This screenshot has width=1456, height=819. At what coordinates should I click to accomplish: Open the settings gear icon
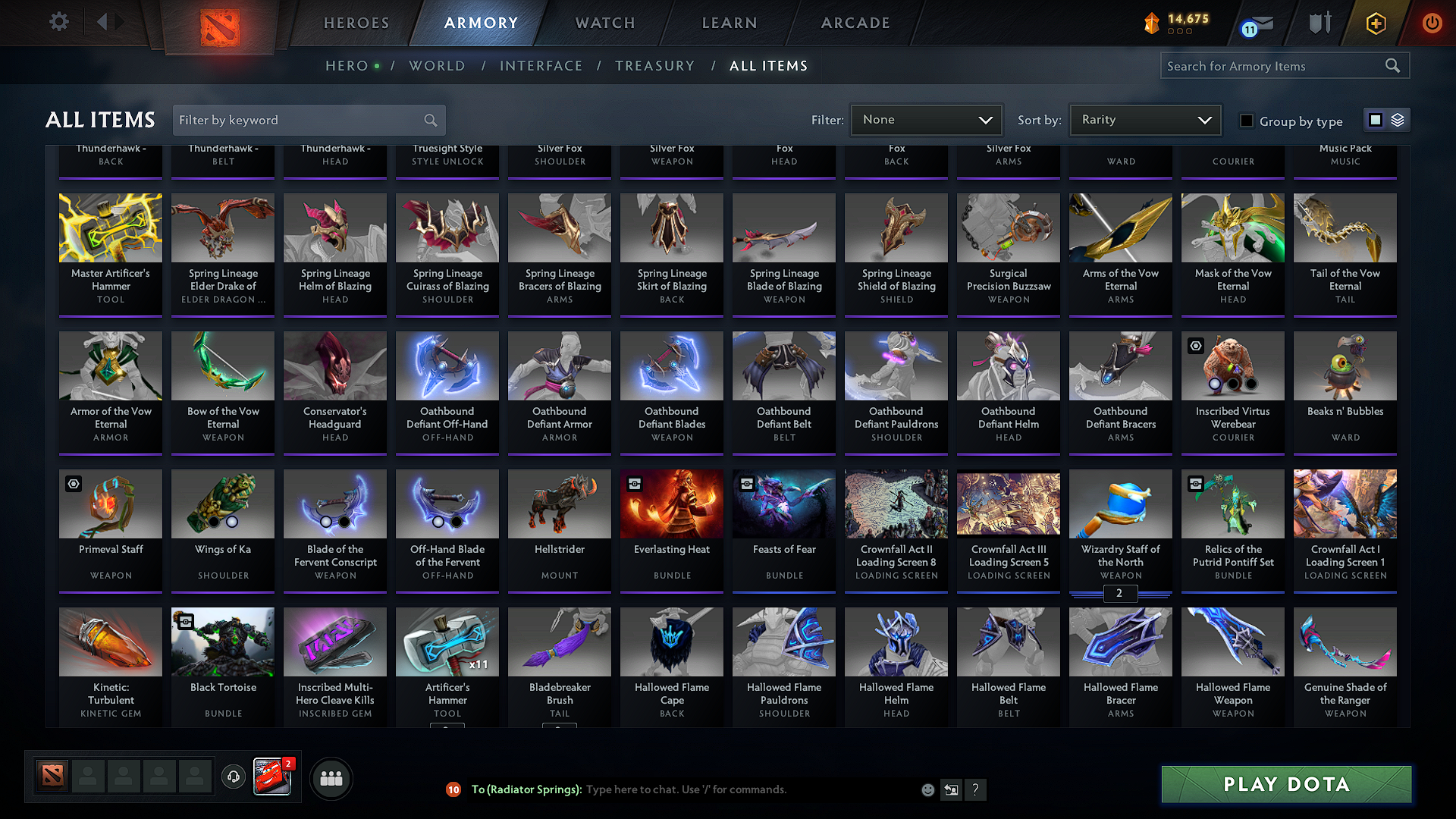[58, 22]
